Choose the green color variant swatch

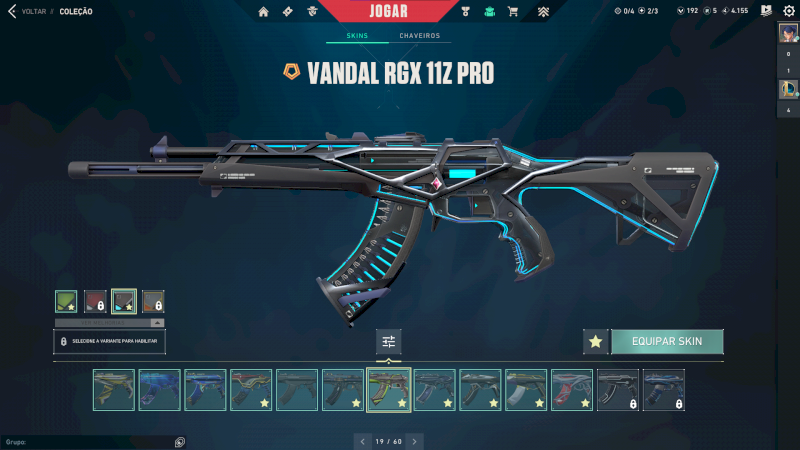(x=66, y=301)
